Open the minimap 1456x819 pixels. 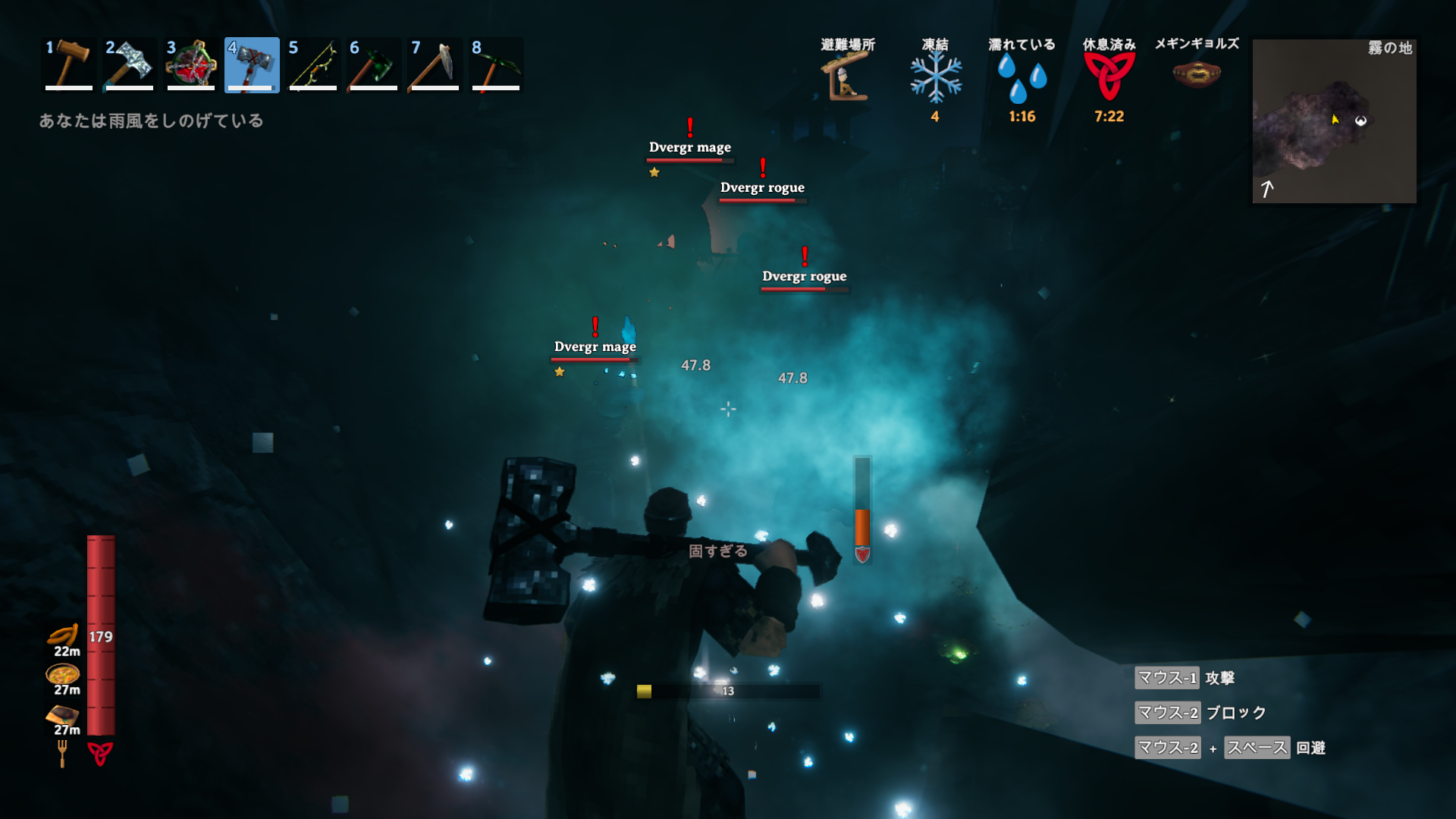pyautogui.click(x=1334, y=121)
